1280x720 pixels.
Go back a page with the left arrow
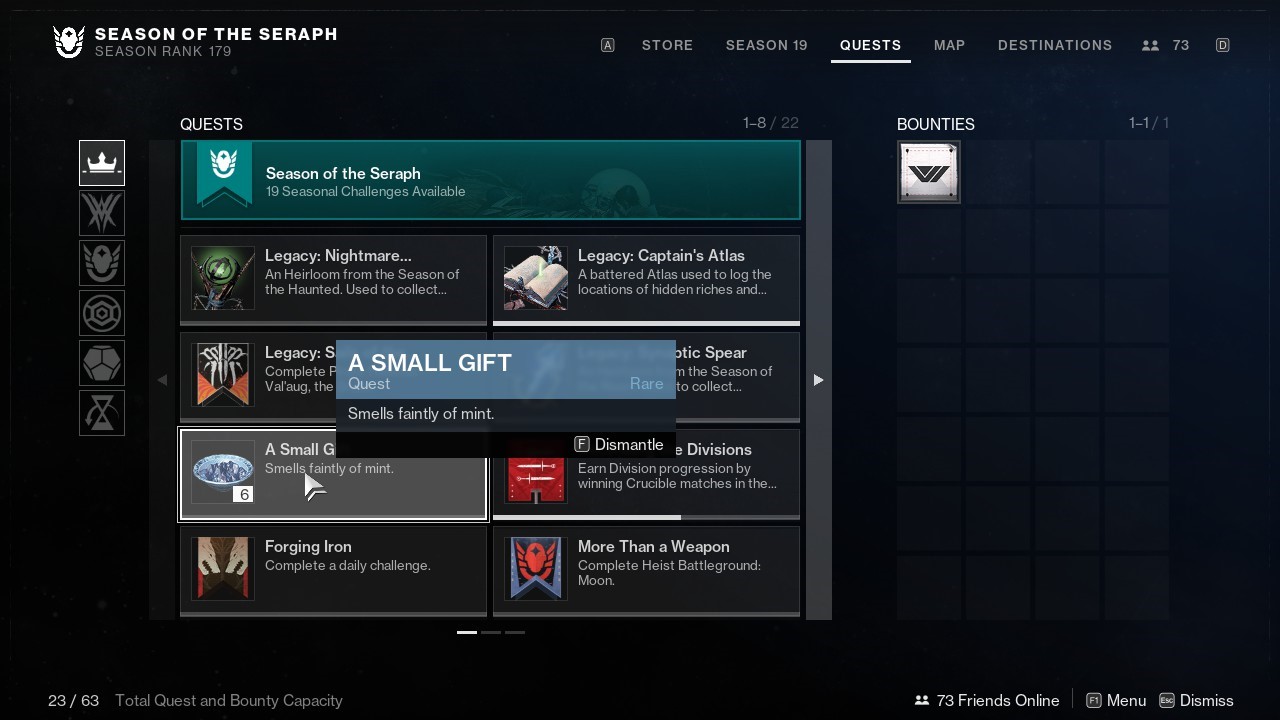(x=161, y=380)
